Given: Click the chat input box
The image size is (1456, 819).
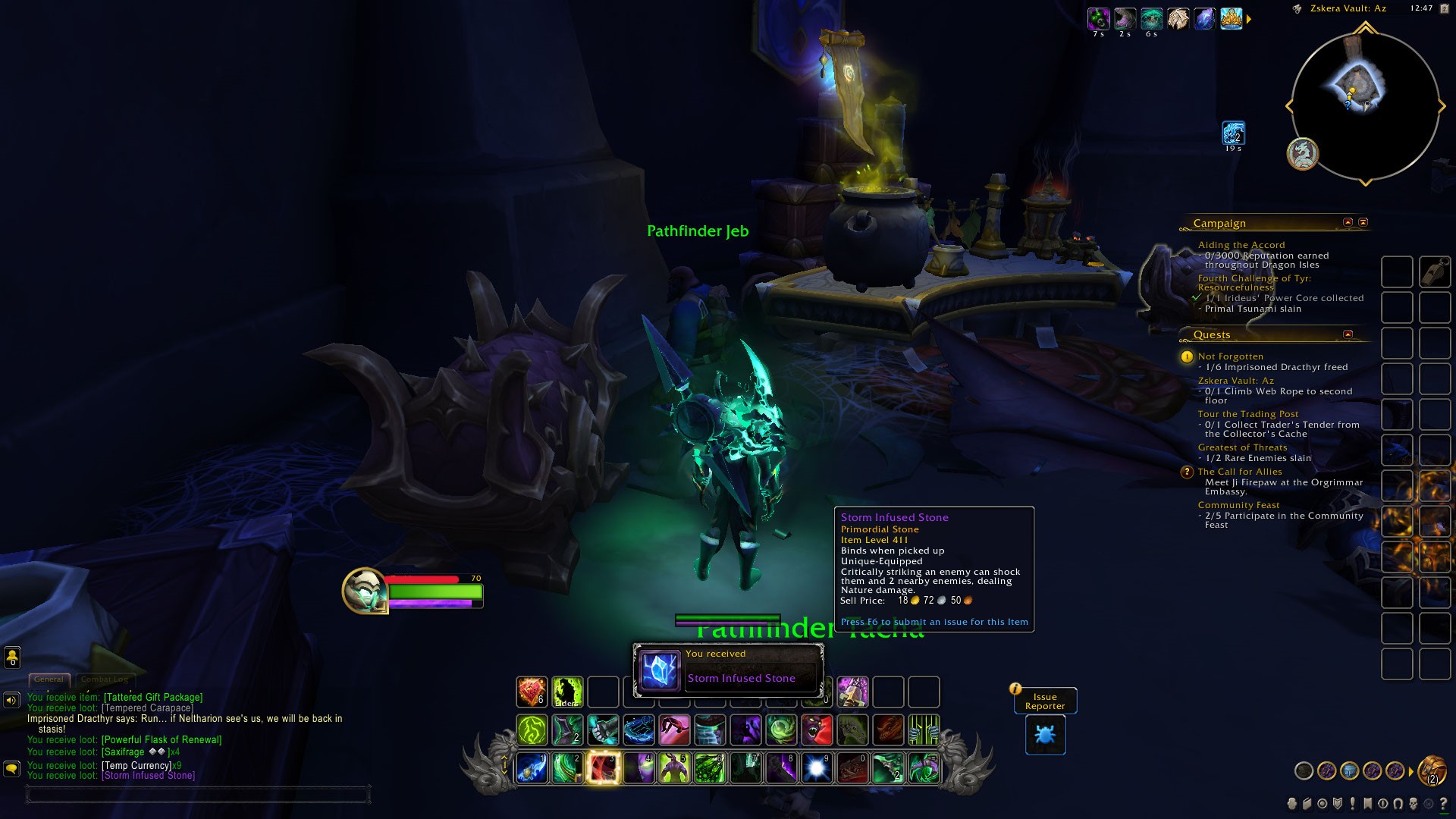Looking at the screenshot, I should [197, 795].
